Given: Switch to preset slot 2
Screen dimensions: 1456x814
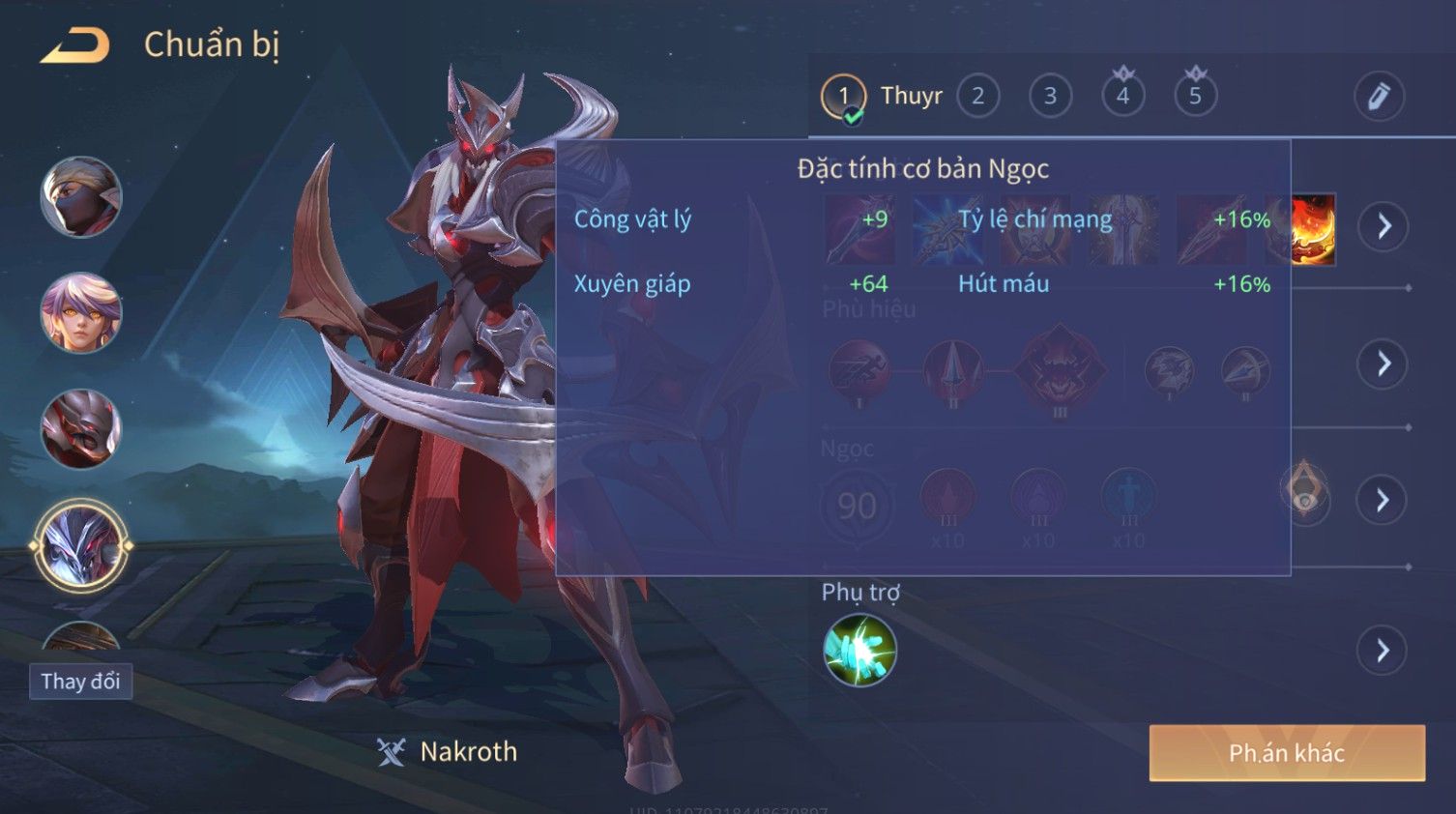Looking at the screenshot, I should pyautogui.click(x=977, y=97).
